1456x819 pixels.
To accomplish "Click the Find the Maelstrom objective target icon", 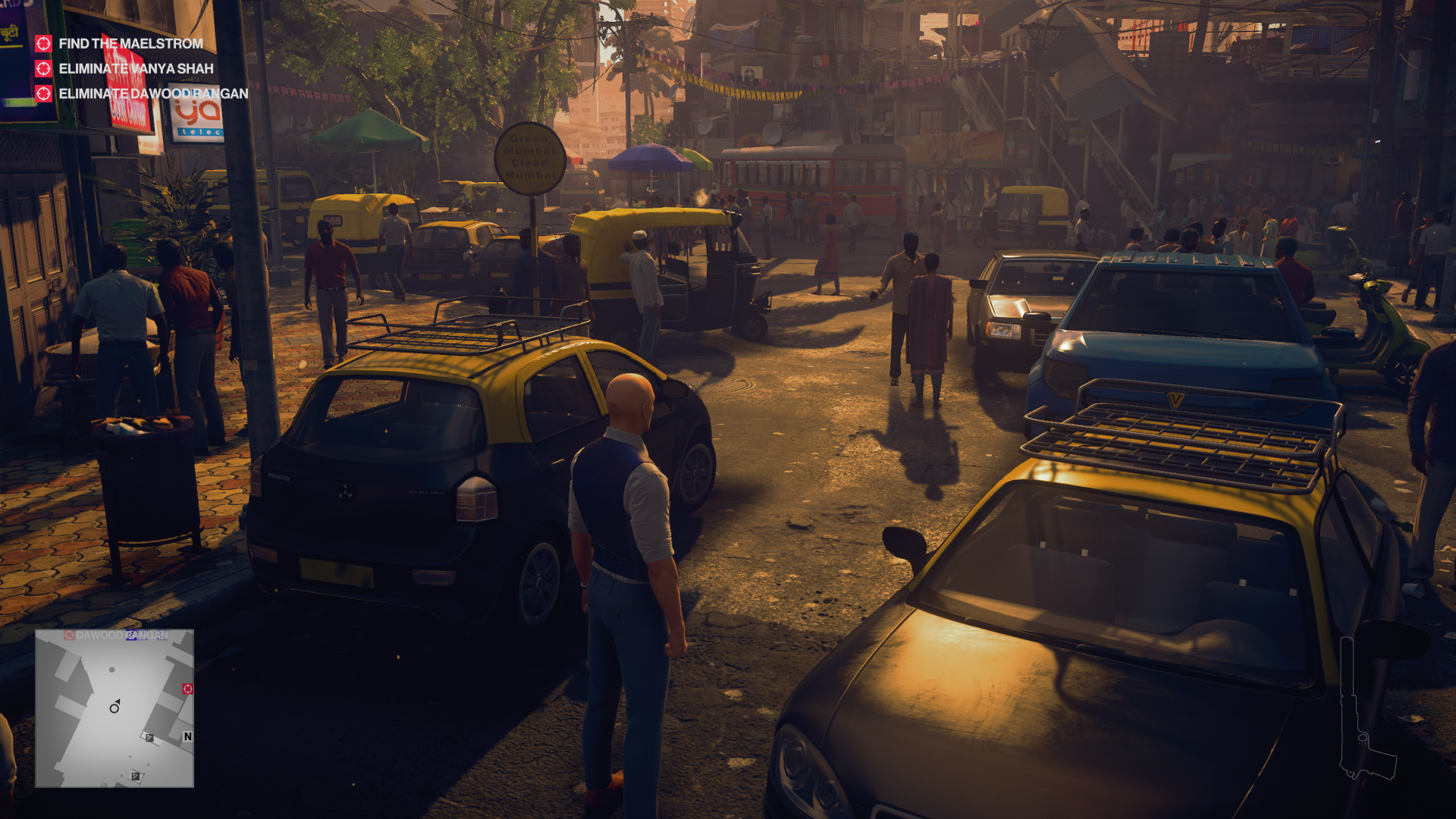I will coord(43,43).
